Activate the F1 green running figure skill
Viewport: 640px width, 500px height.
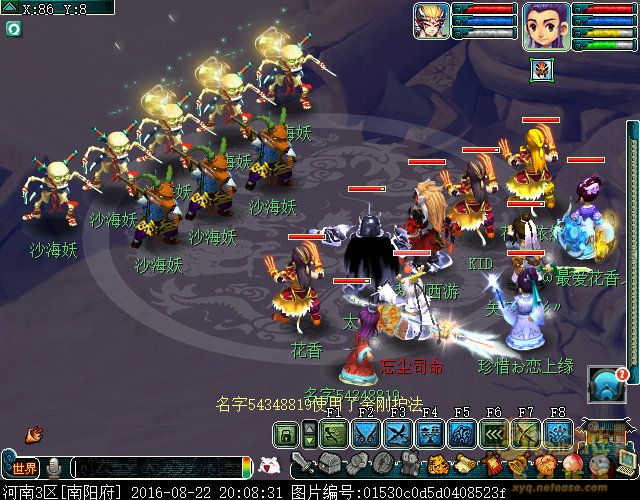[335, 433]
